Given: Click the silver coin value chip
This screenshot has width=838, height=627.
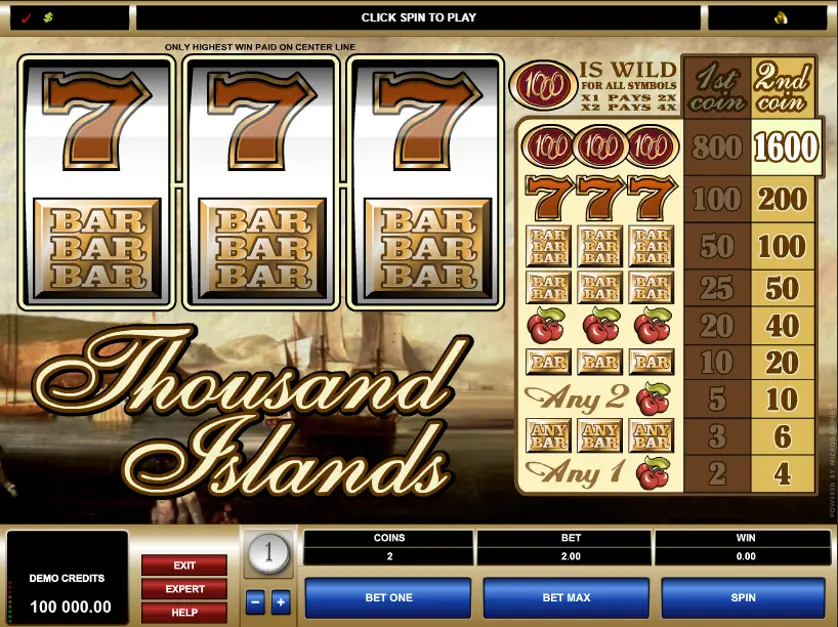Looking at the screenshot, I should tap(268, 552).
